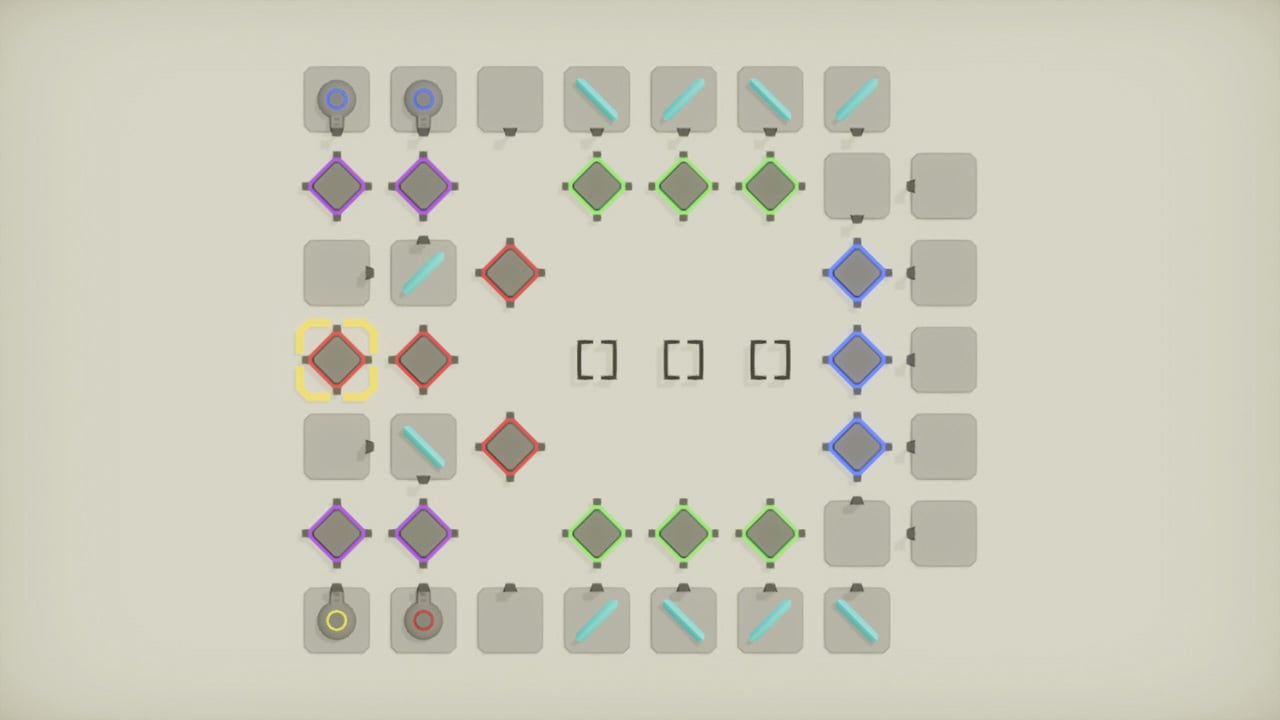Toggle the red ring socket on the bottom row
This screenshot has height=720, width=1280.
pyautogui.click(x=423, y=620)
